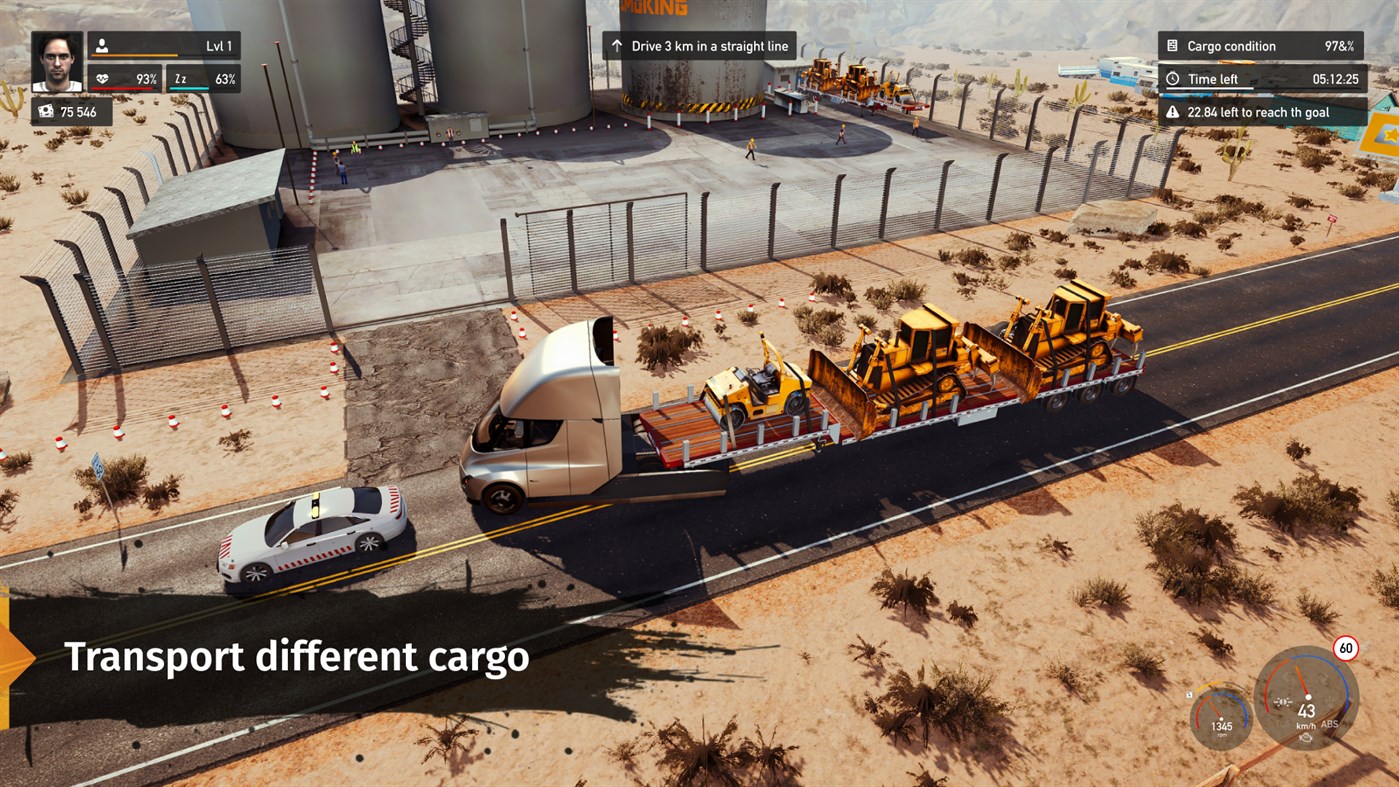Toggle the ABS indicator on the speedometer
The width and height of the screenshot is (1399, 787).
point(1330,725)
